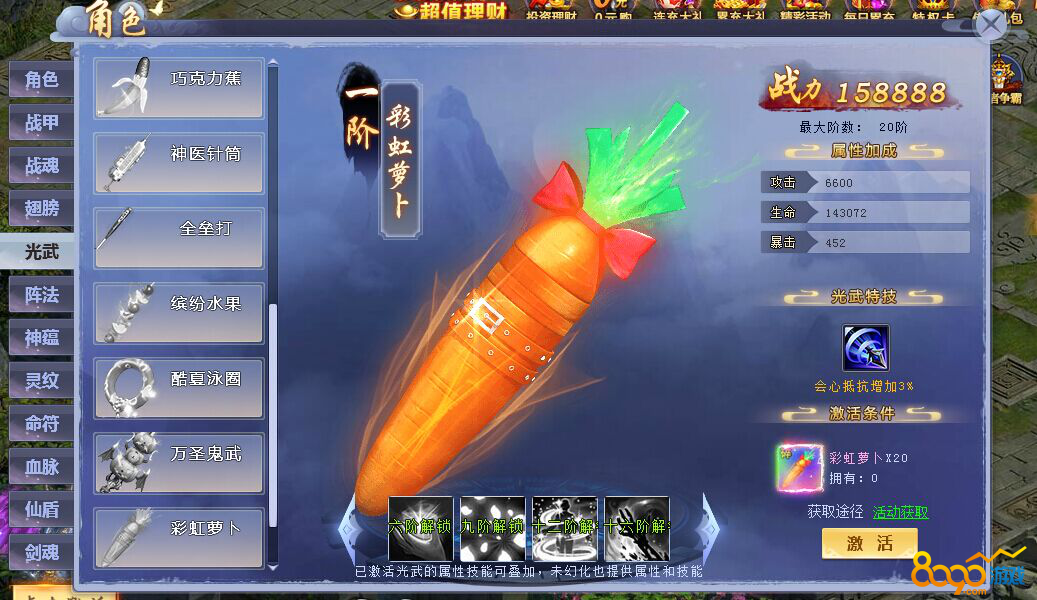Open the 血脉 tab

pyautogui.click(x=41, y=467)
